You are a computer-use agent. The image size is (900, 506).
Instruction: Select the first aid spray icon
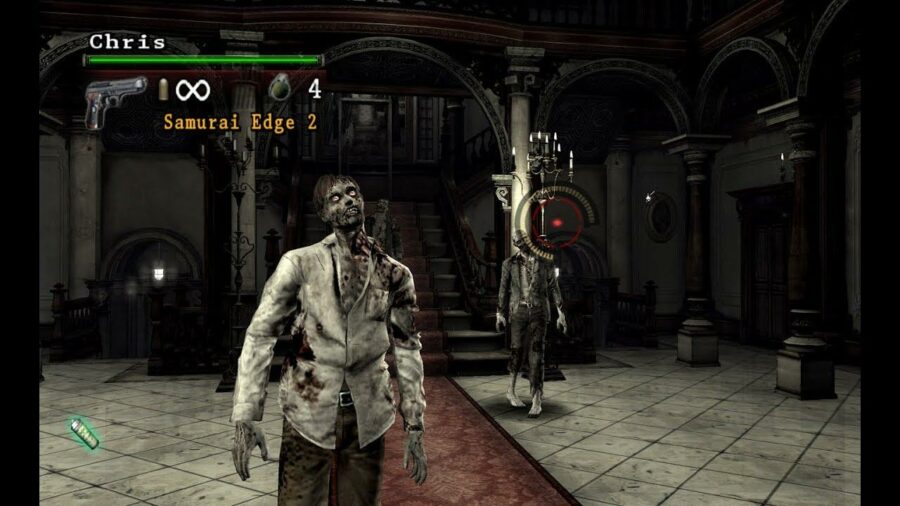(84, 433)
